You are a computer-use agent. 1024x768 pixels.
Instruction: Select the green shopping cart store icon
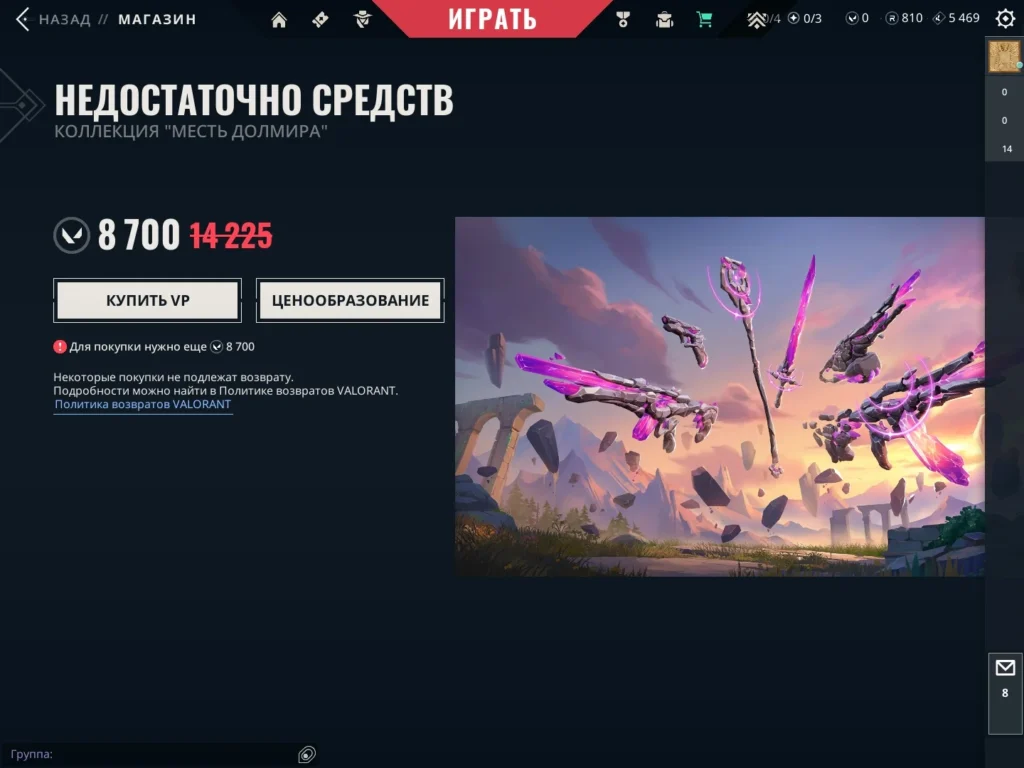tap(705, 19)
